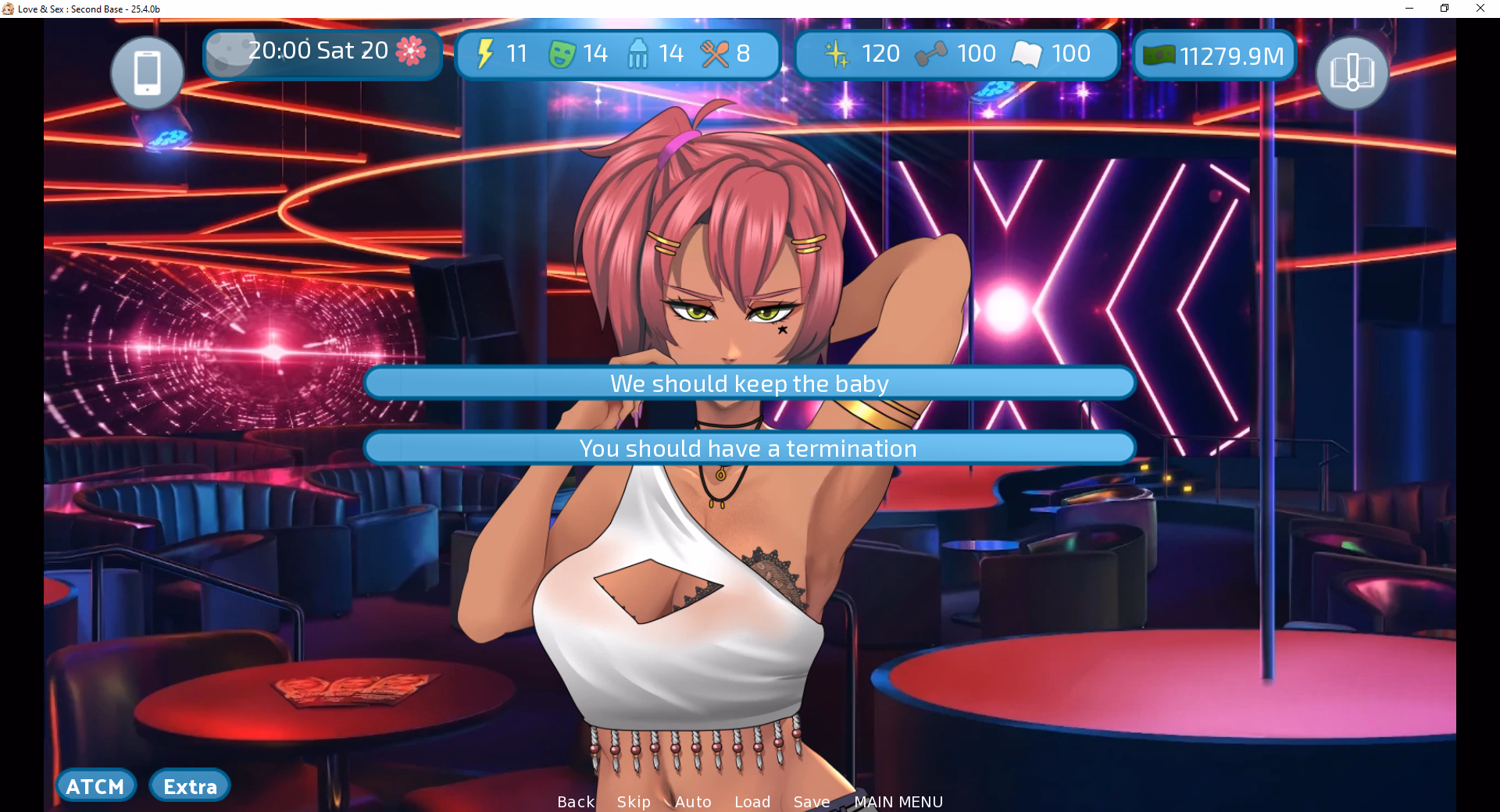This screenshot has width=1500, height=812.
Task: Open the Save screen
Action: (x=812, y=802)
